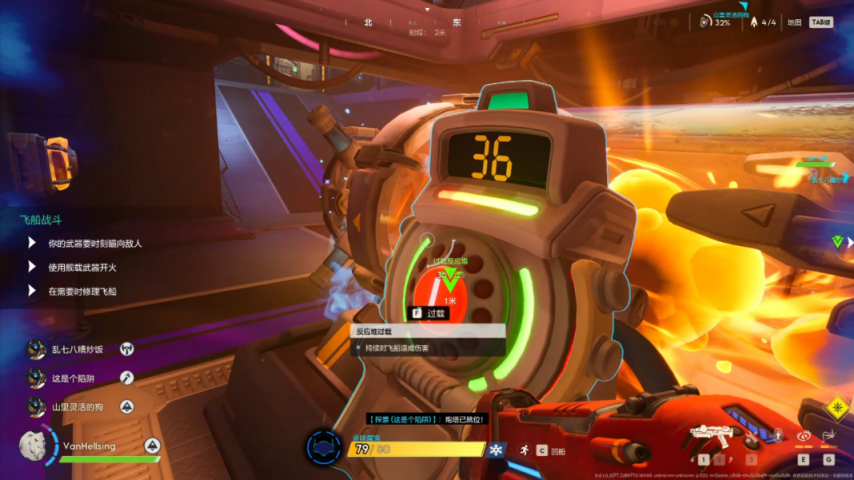
Task: Click the 飞船战斗 objective tracker title
Action: pyautogui.click(x=41, y=217)
